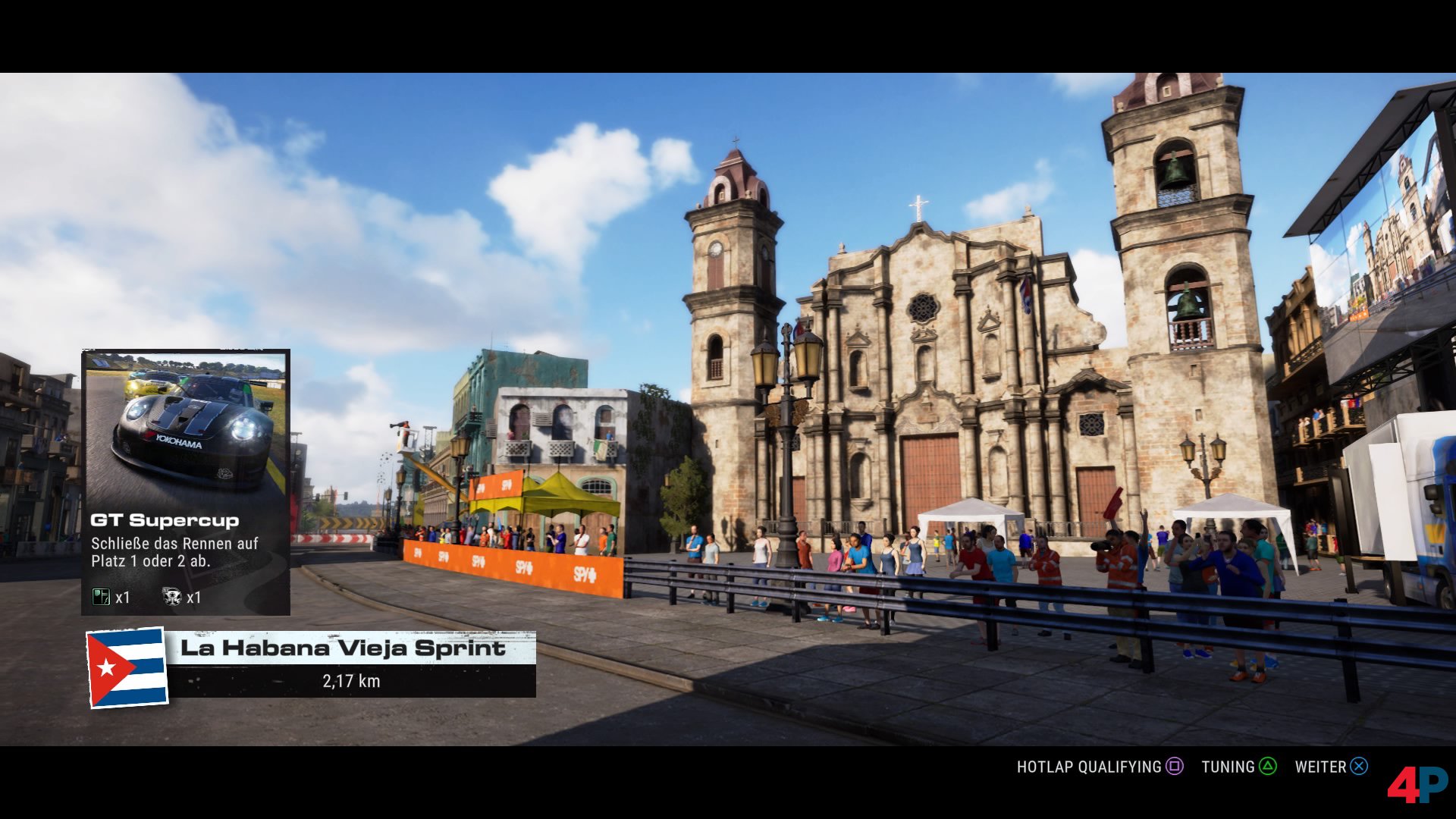Click the GT Supercup title text
Viewport: 1456px width, 819px height.
[165, 519]
